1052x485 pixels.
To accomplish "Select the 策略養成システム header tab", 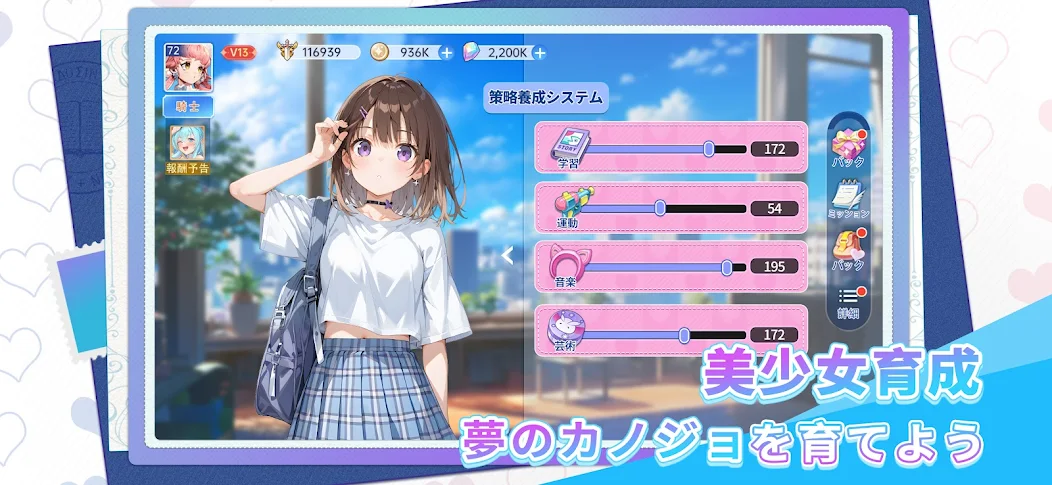I will click(x=546, y=98).
